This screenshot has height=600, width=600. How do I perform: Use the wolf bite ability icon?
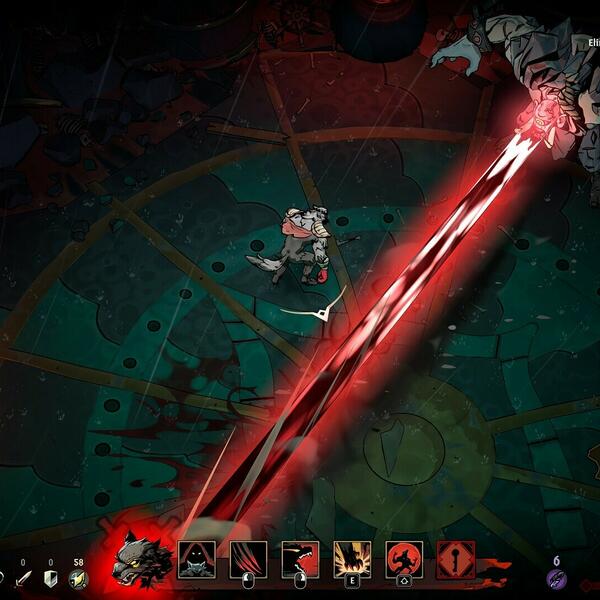[x=300, y=559]
